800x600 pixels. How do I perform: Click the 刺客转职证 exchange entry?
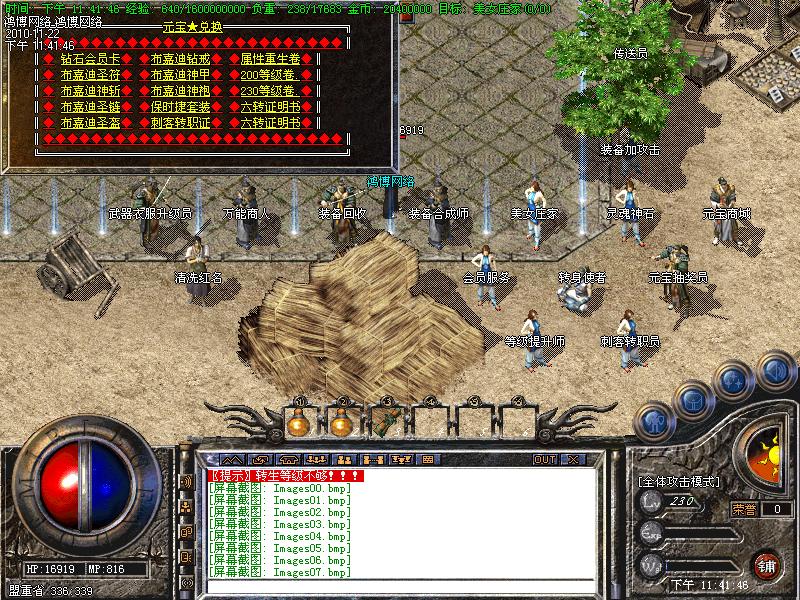(x=180, y=123)
